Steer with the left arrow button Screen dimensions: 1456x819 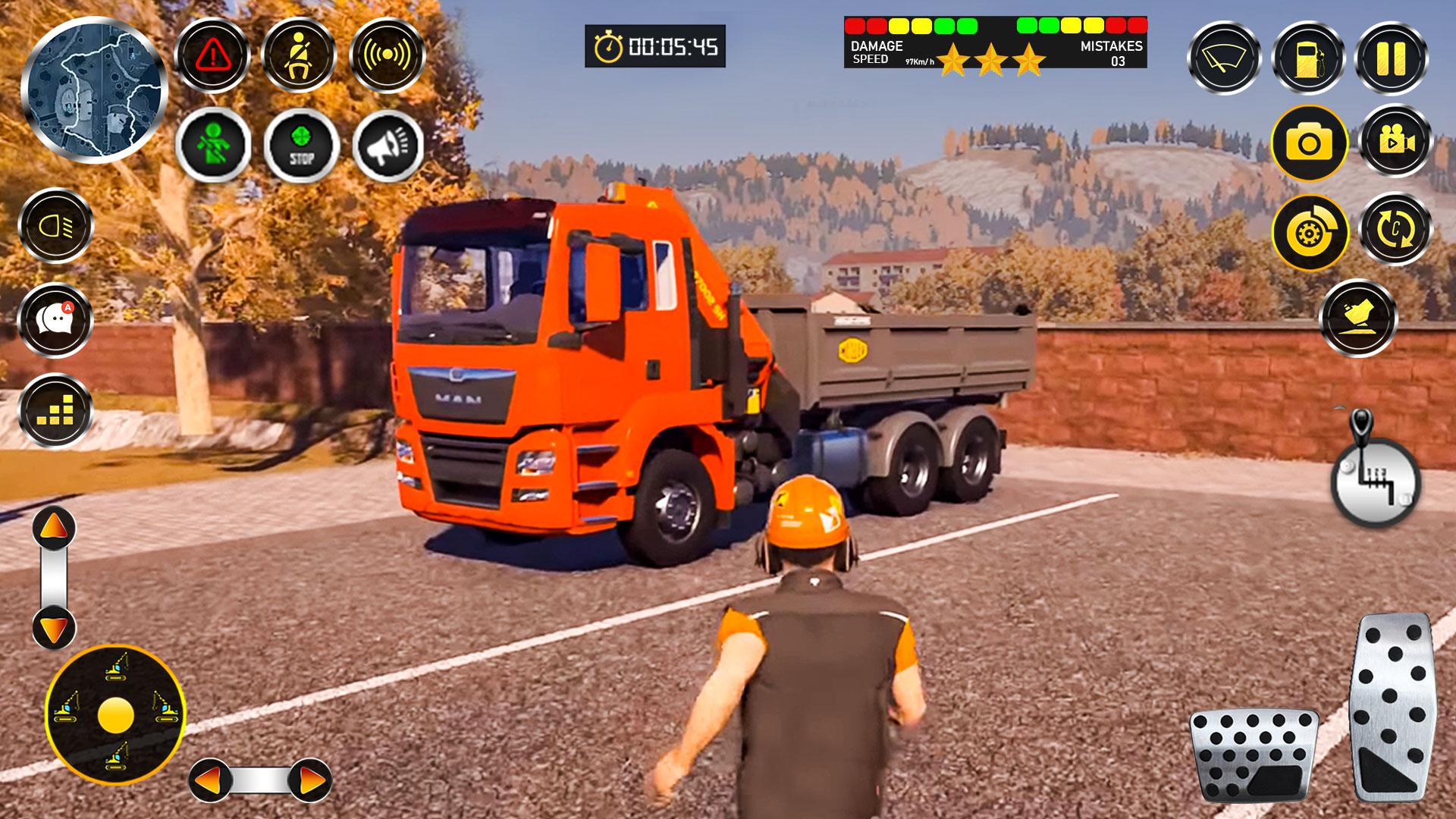(210, 780)
